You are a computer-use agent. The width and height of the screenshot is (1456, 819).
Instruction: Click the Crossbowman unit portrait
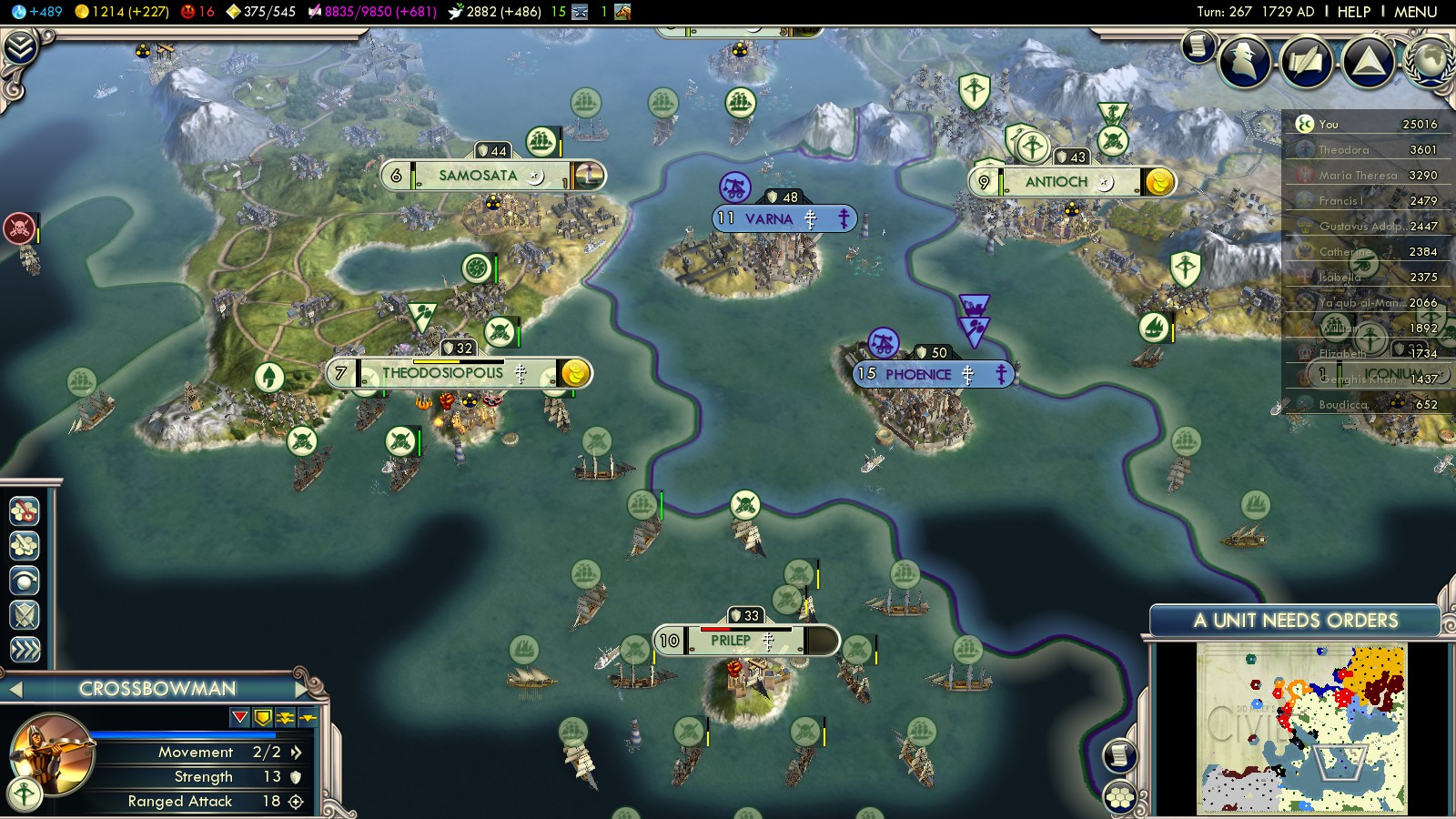click(52, 753)
